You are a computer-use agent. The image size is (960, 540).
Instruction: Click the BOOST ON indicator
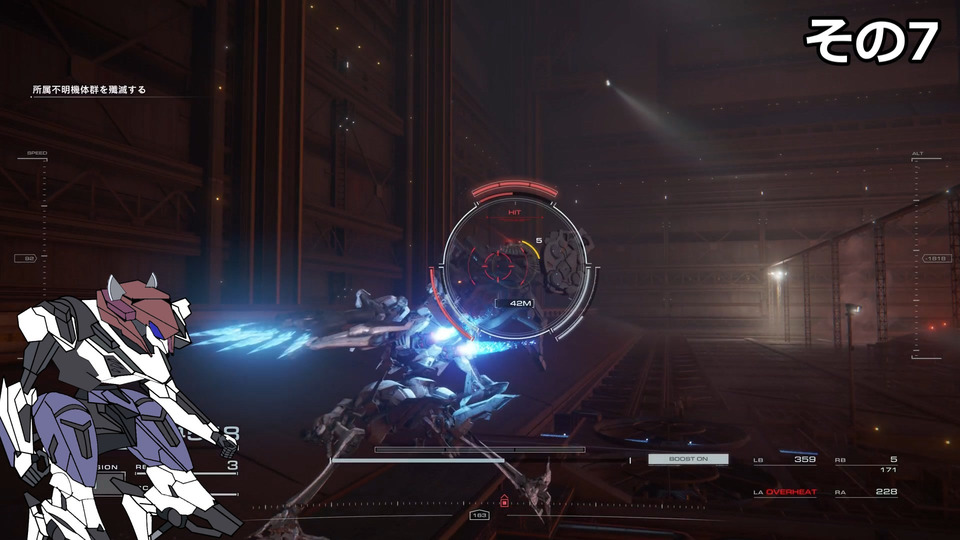coord(688,459)
